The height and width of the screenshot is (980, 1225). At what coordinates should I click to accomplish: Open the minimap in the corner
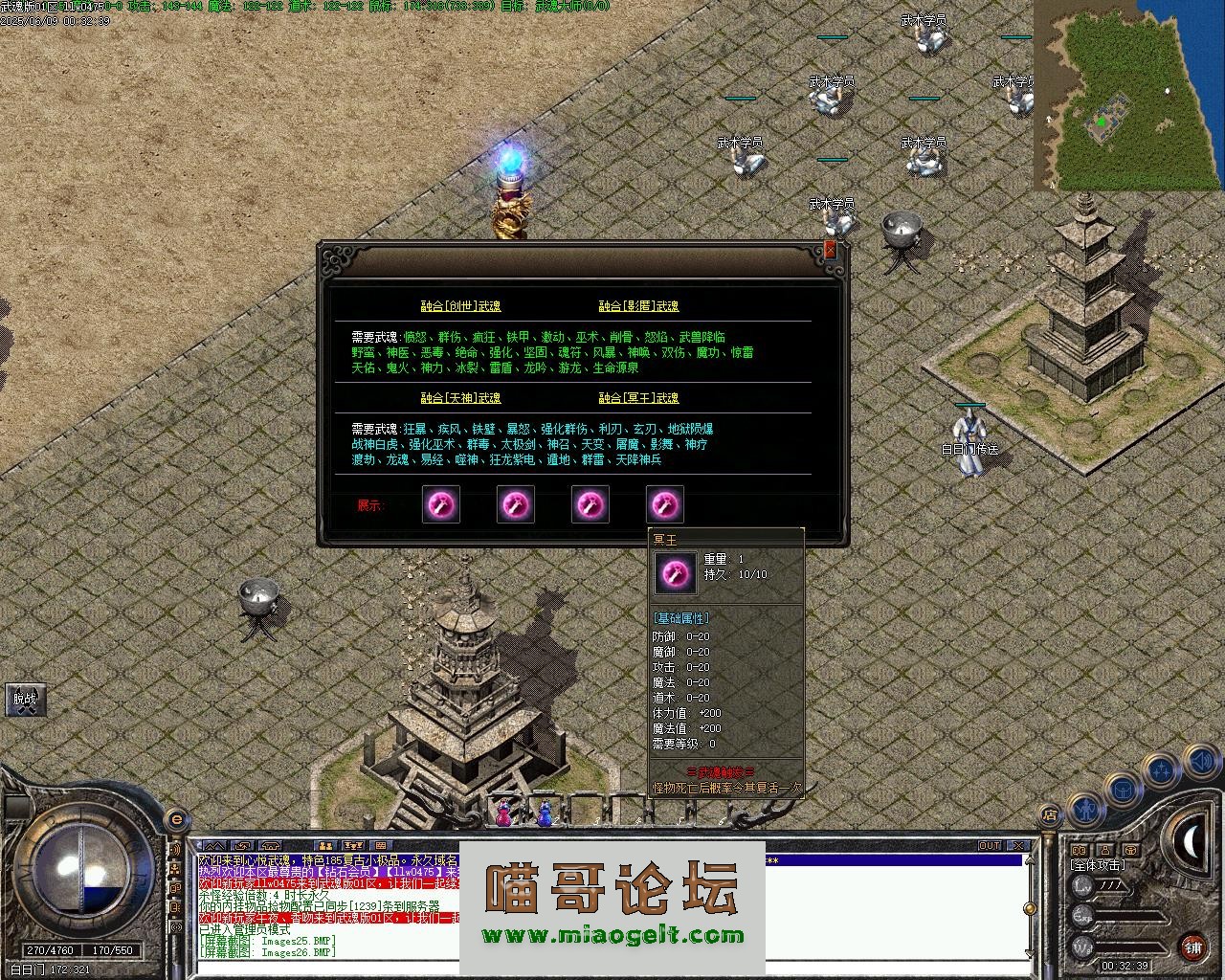(1127, 94)
